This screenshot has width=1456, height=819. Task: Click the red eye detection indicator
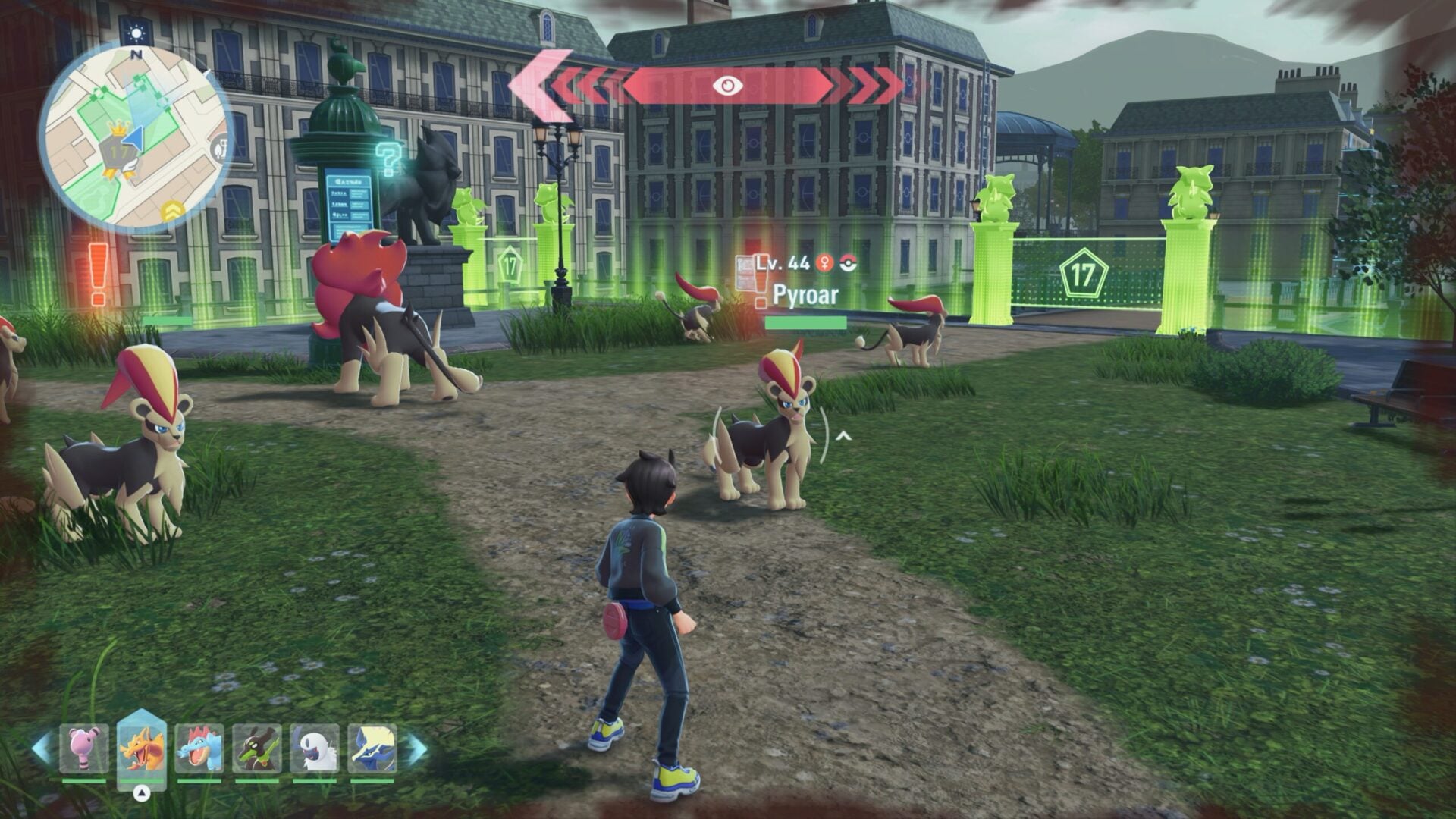pyautogui.click(x=727, y=86)
